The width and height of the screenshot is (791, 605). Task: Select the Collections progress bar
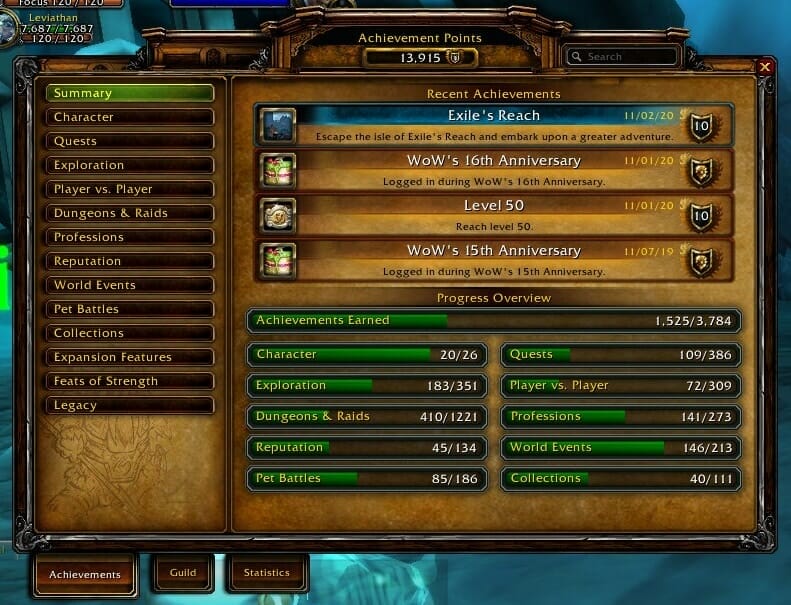coord(621,479)
